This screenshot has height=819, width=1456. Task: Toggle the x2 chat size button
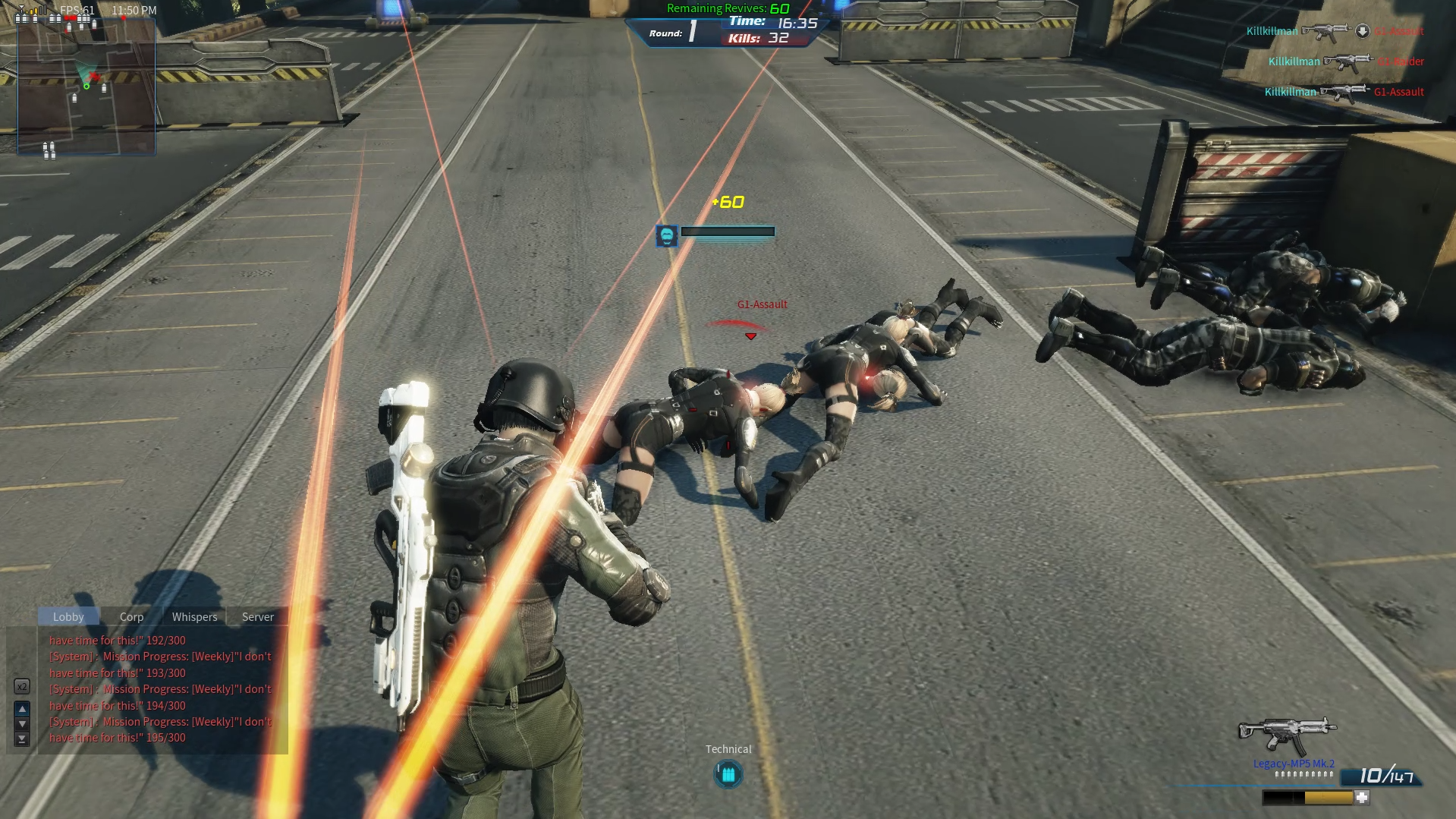(22, 687)
